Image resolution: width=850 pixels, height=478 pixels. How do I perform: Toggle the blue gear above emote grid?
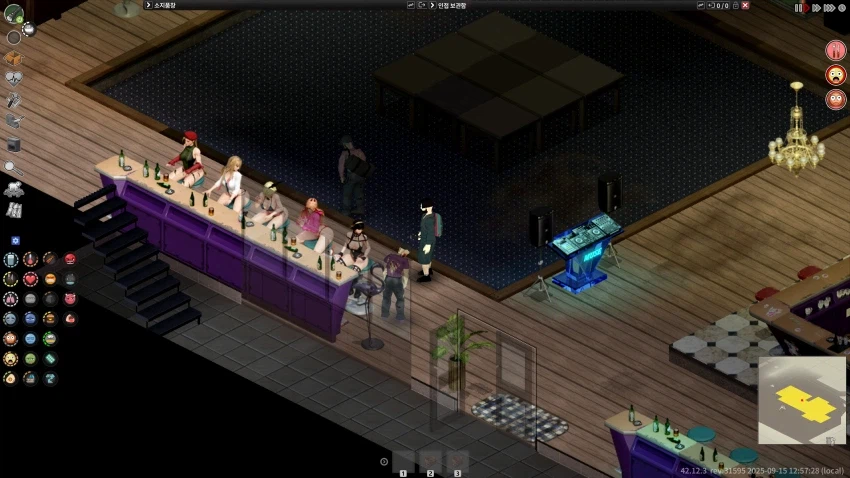(15, 241)
